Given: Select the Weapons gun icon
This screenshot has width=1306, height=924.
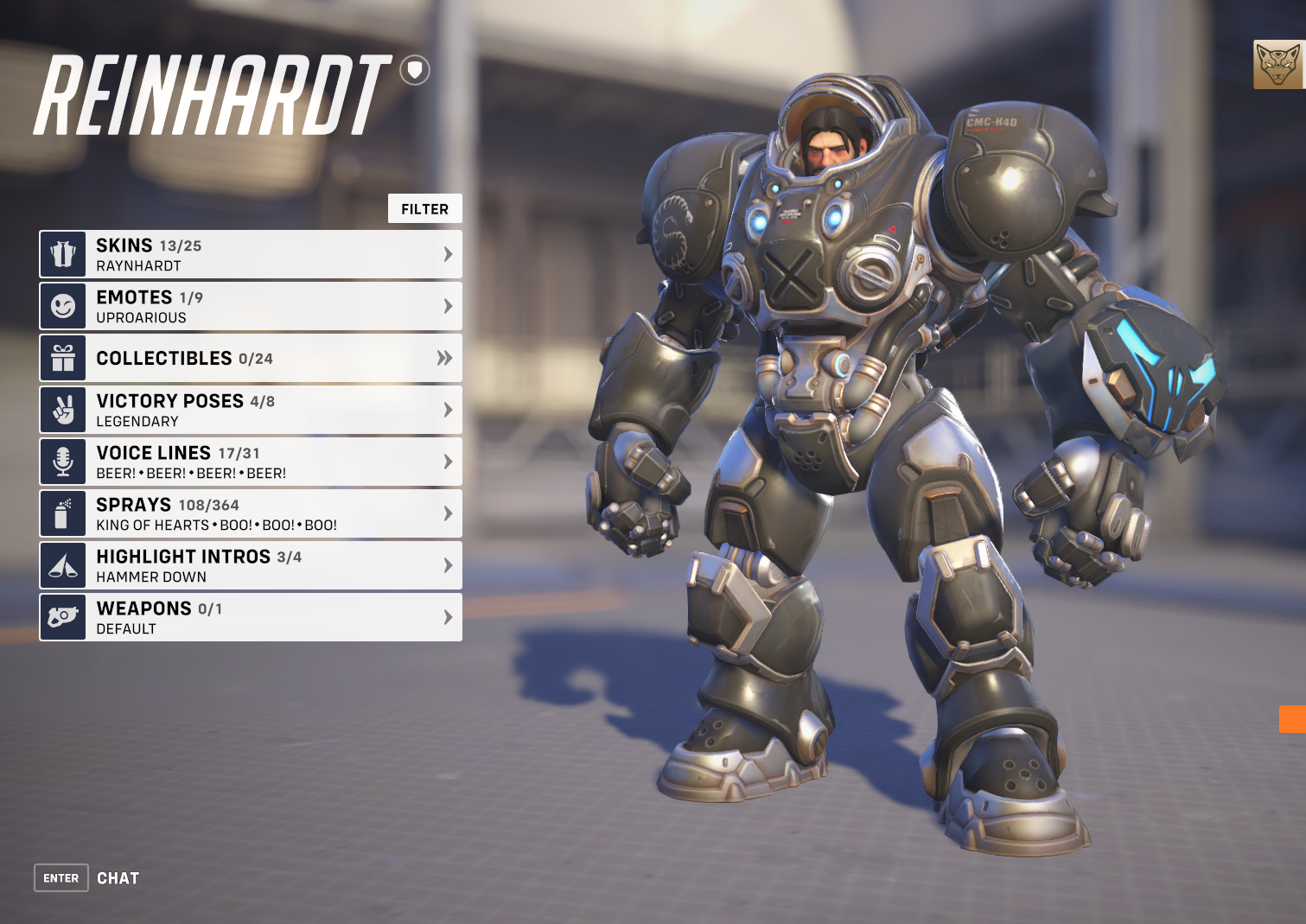Looking at the screenshot, I should (x=63, y=617).
